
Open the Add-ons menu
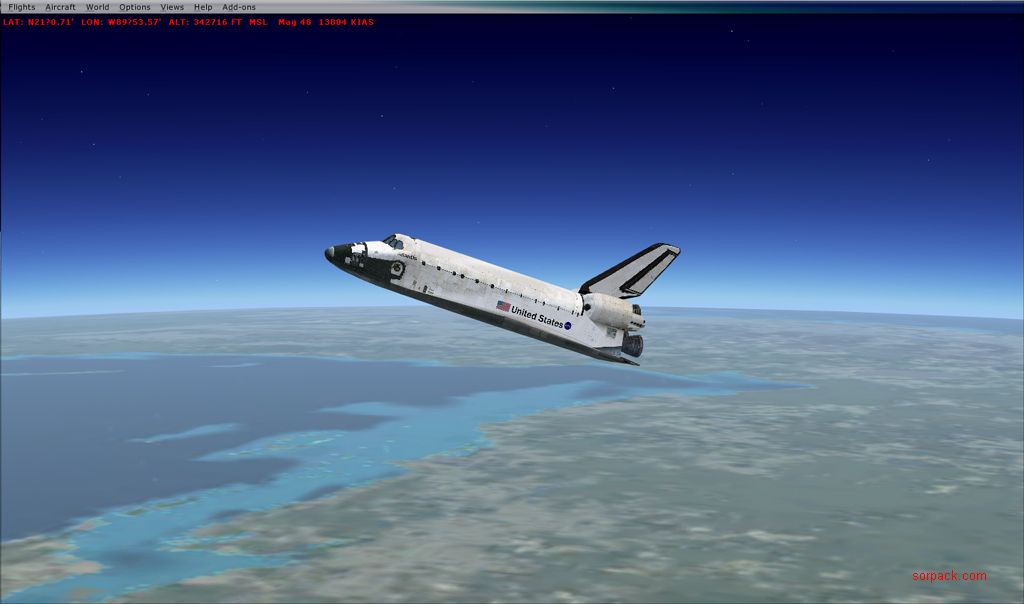(x=239, y=7)
